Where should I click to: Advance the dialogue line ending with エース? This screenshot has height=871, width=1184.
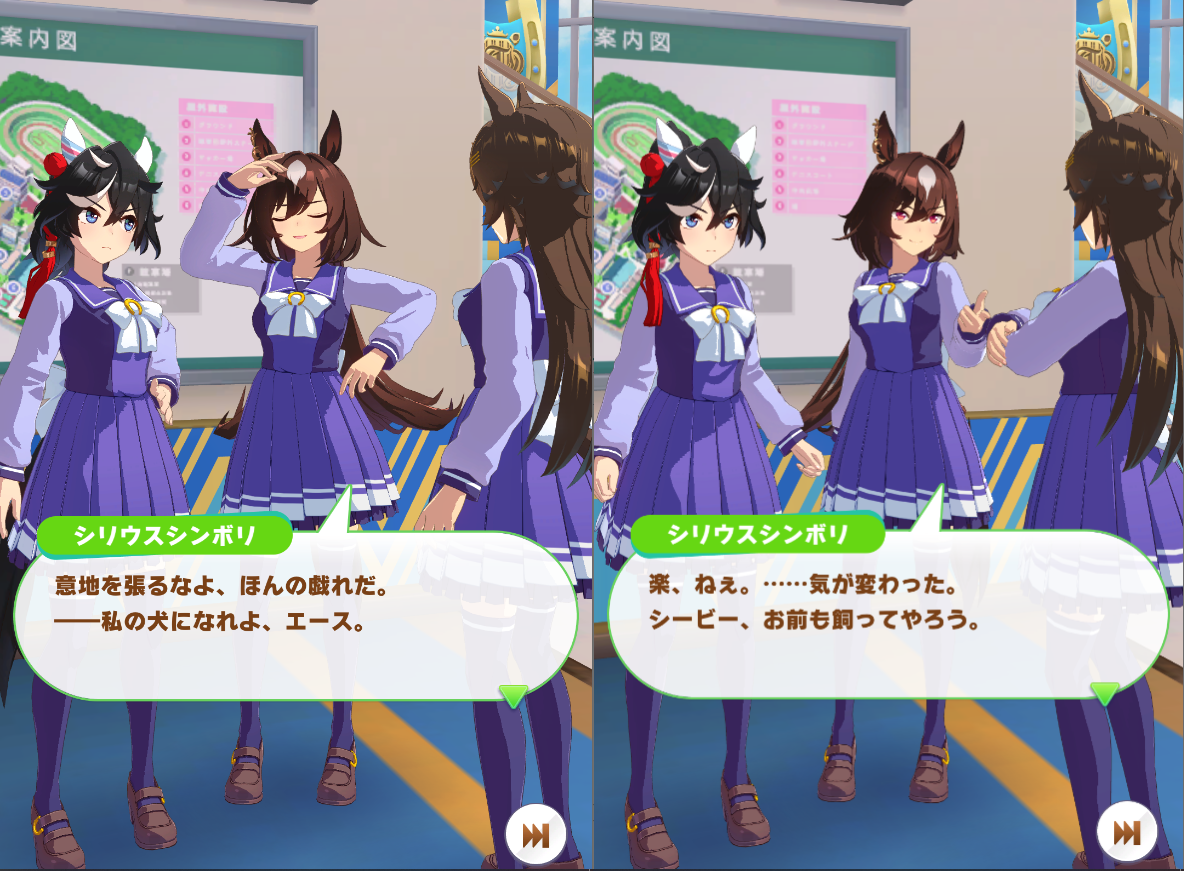295,611
